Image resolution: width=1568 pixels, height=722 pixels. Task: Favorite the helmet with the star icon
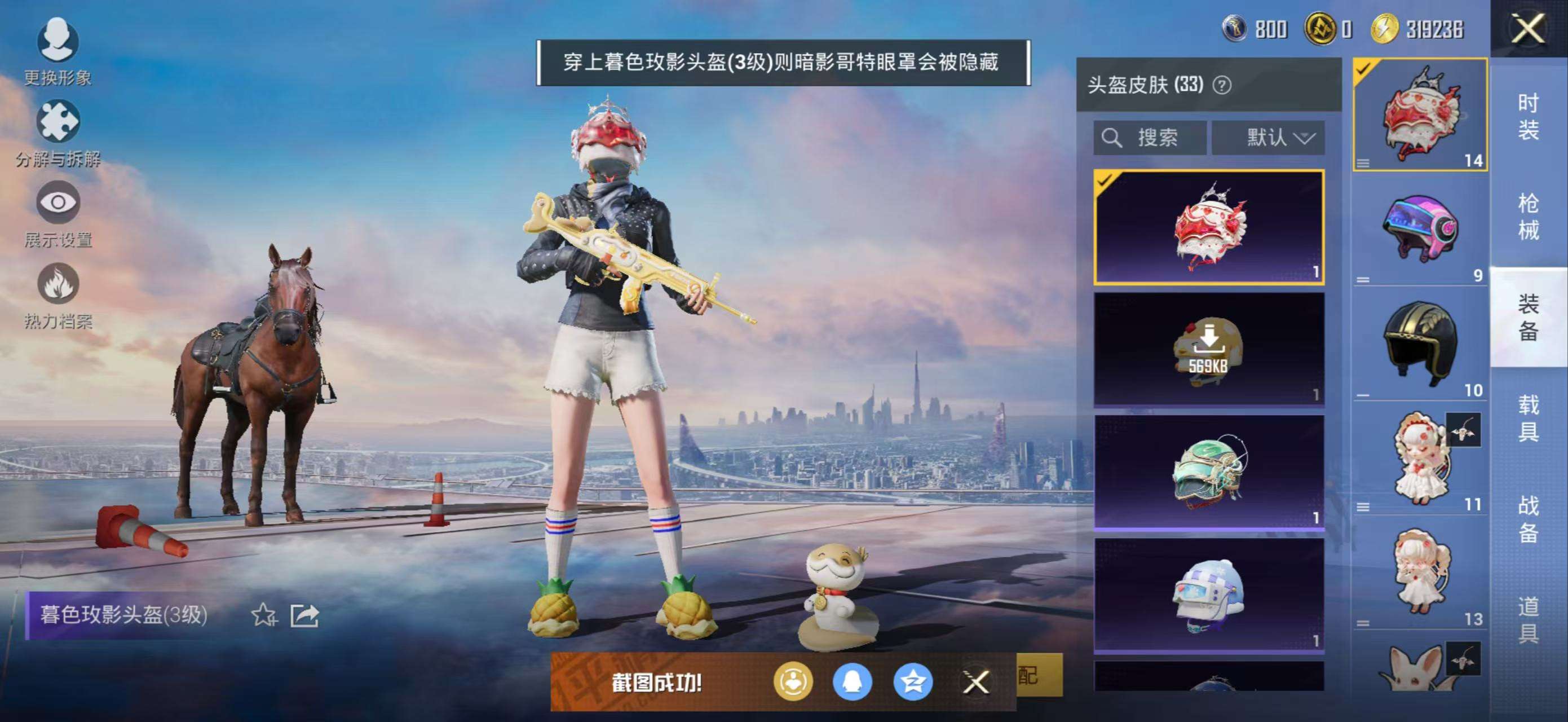click(x=263, y=615)
